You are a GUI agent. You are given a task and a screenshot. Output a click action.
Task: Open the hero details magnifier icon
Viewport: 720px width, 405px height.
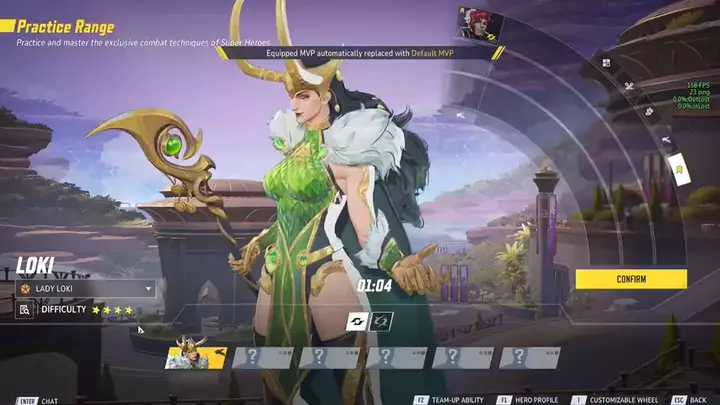(x=24, y=310)
